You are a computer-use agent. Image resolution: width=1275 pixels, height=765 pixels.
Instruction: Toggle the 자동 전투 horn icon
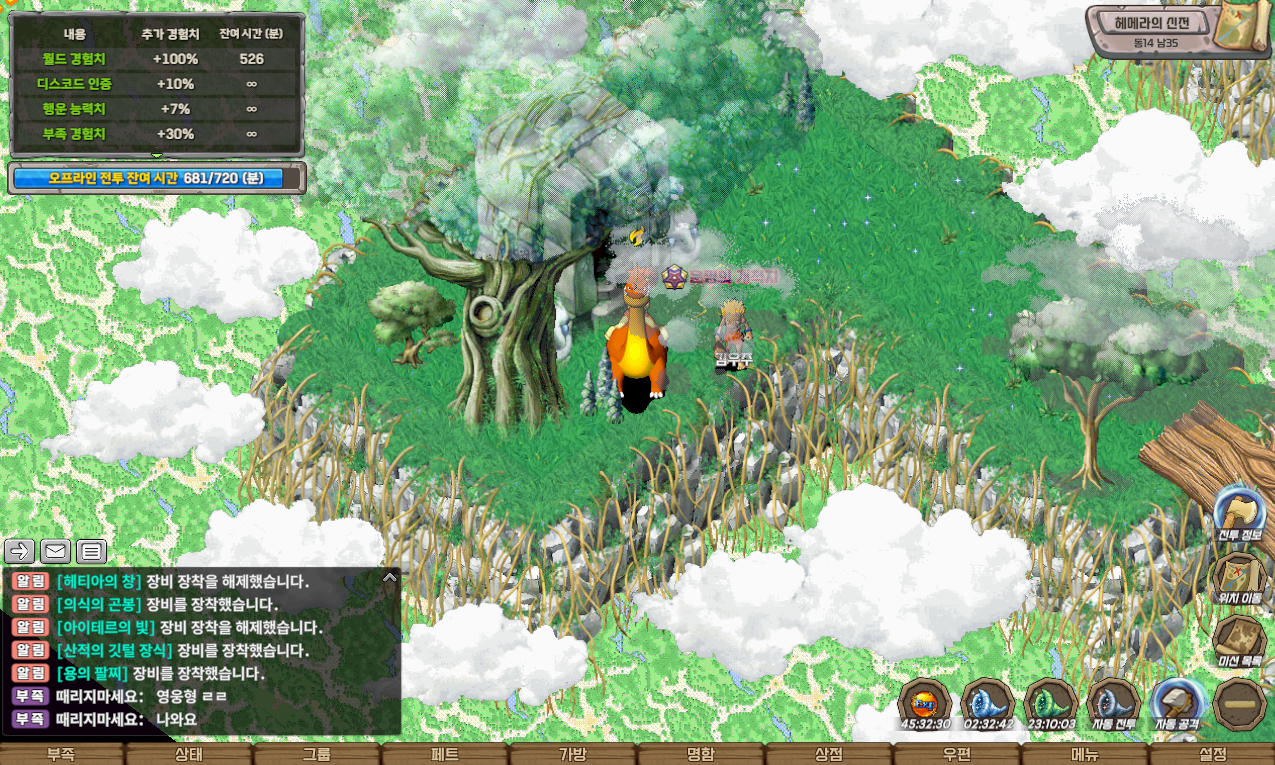point(1114,703)
